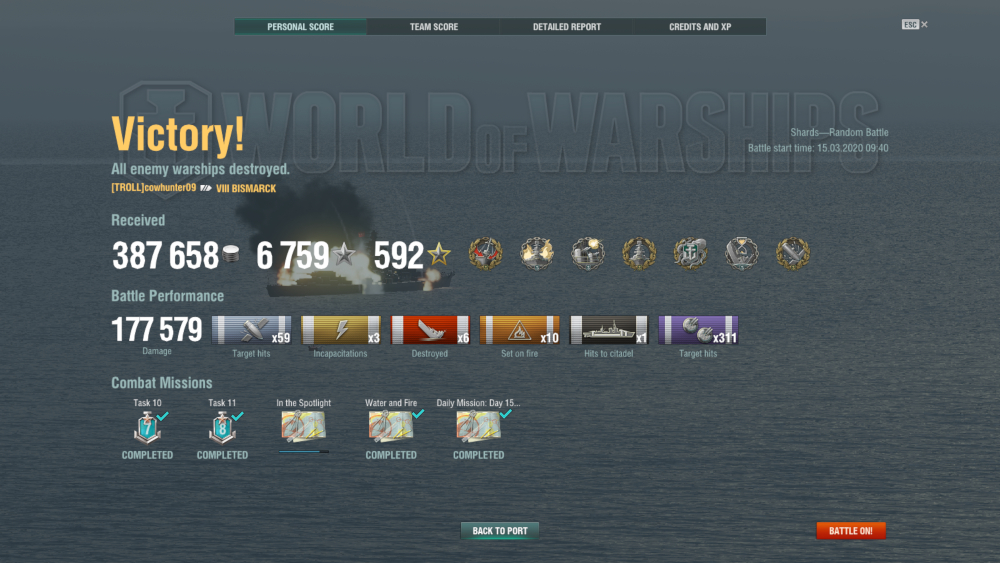Choose the Destroyed ribbon showing x6
Screen dimensions: 1000x563
(430, 331)
